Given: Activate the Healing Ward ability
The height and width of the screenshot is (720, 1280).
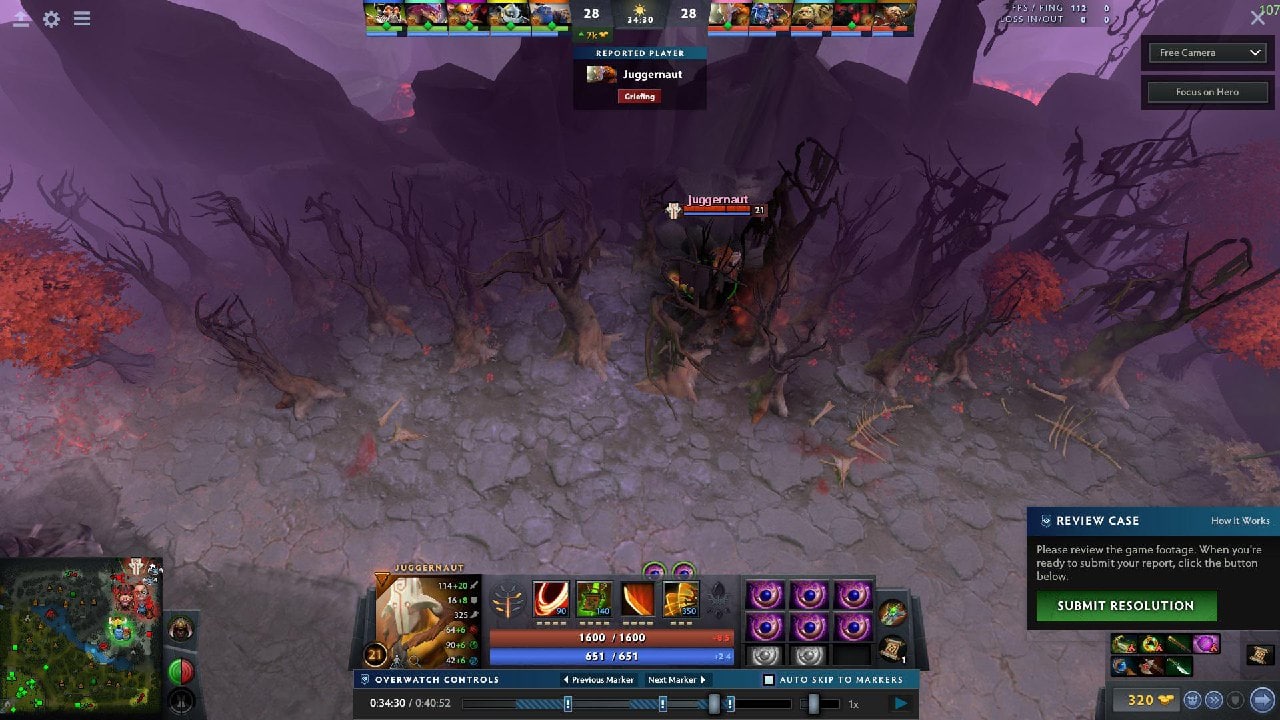Looking at the screenshot, I should (x=594, y=599).
